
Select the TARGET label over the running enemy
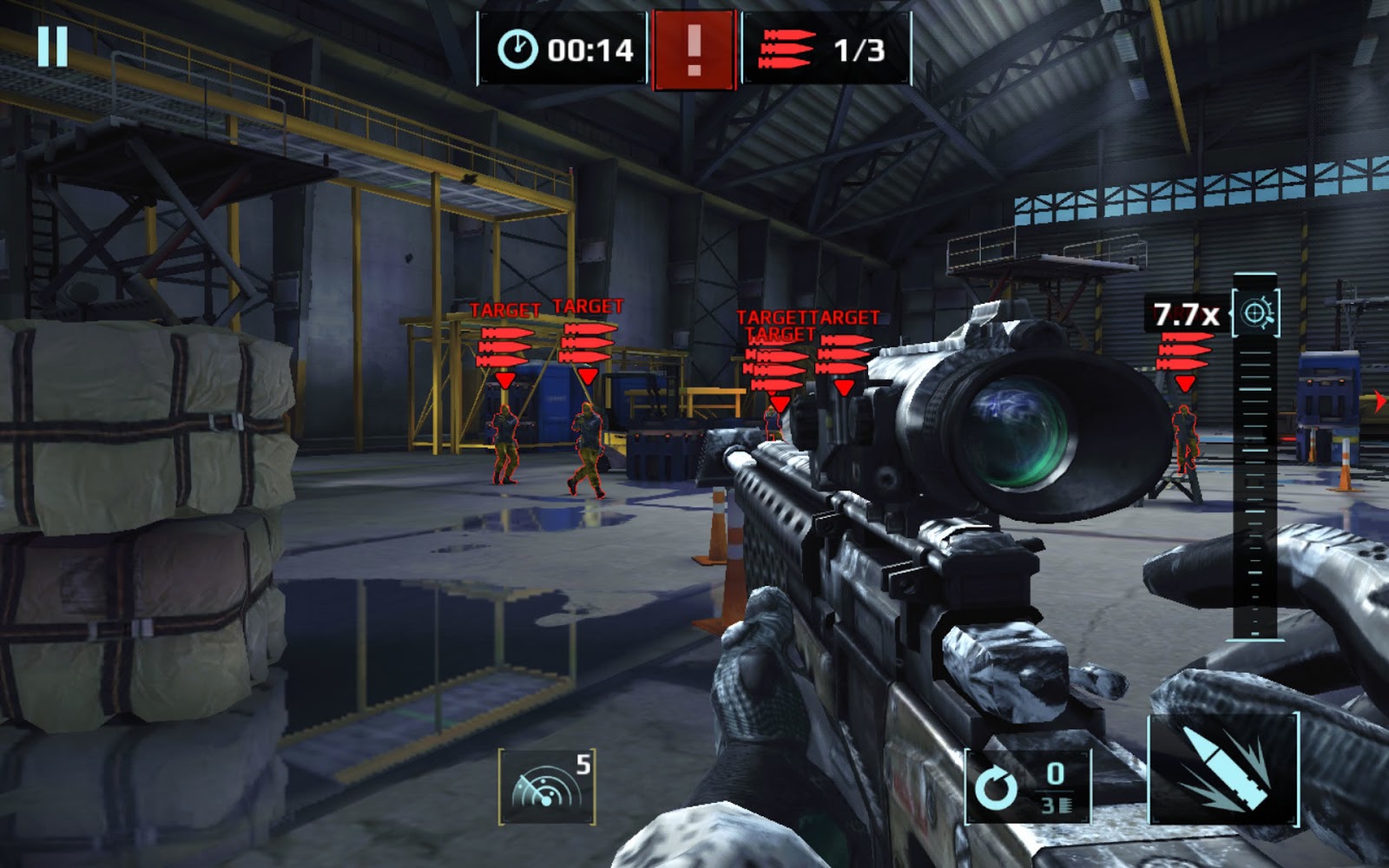coord(587,306)
